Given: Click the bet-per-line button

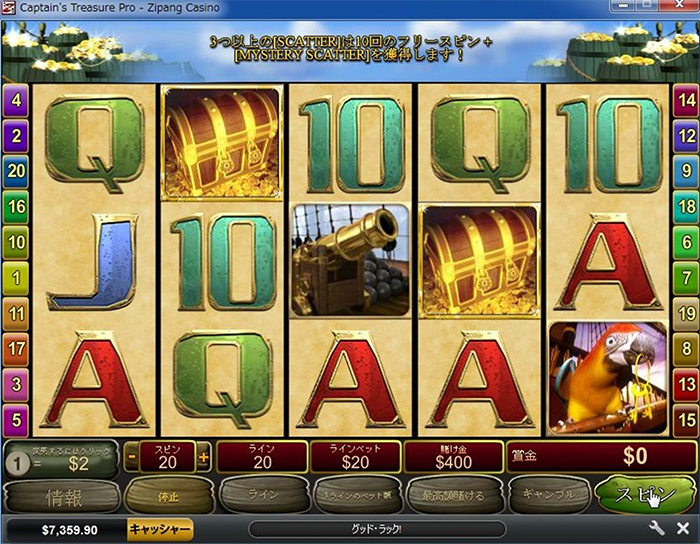Looking at the screenshot, I should 351,494.
